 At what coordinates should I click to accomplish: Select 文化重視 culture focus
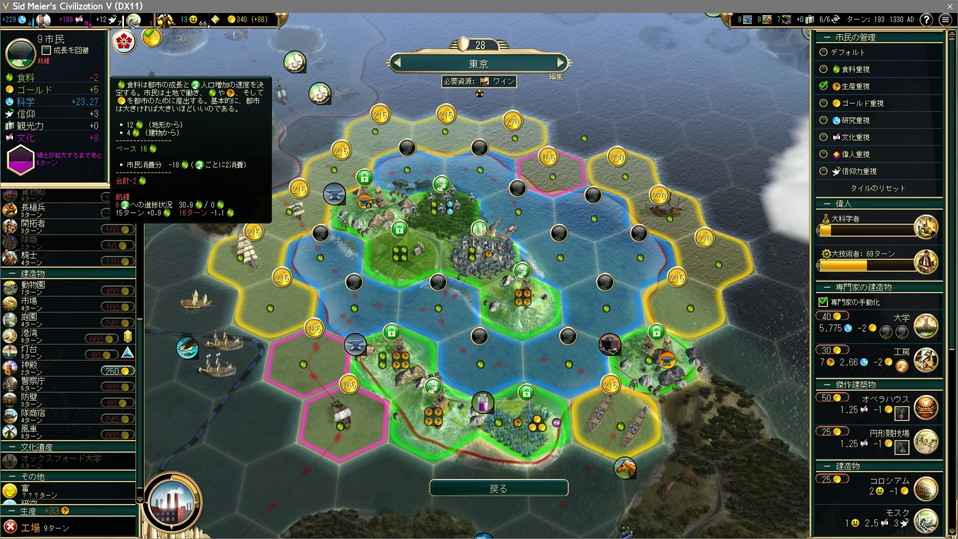pos(823,137)
